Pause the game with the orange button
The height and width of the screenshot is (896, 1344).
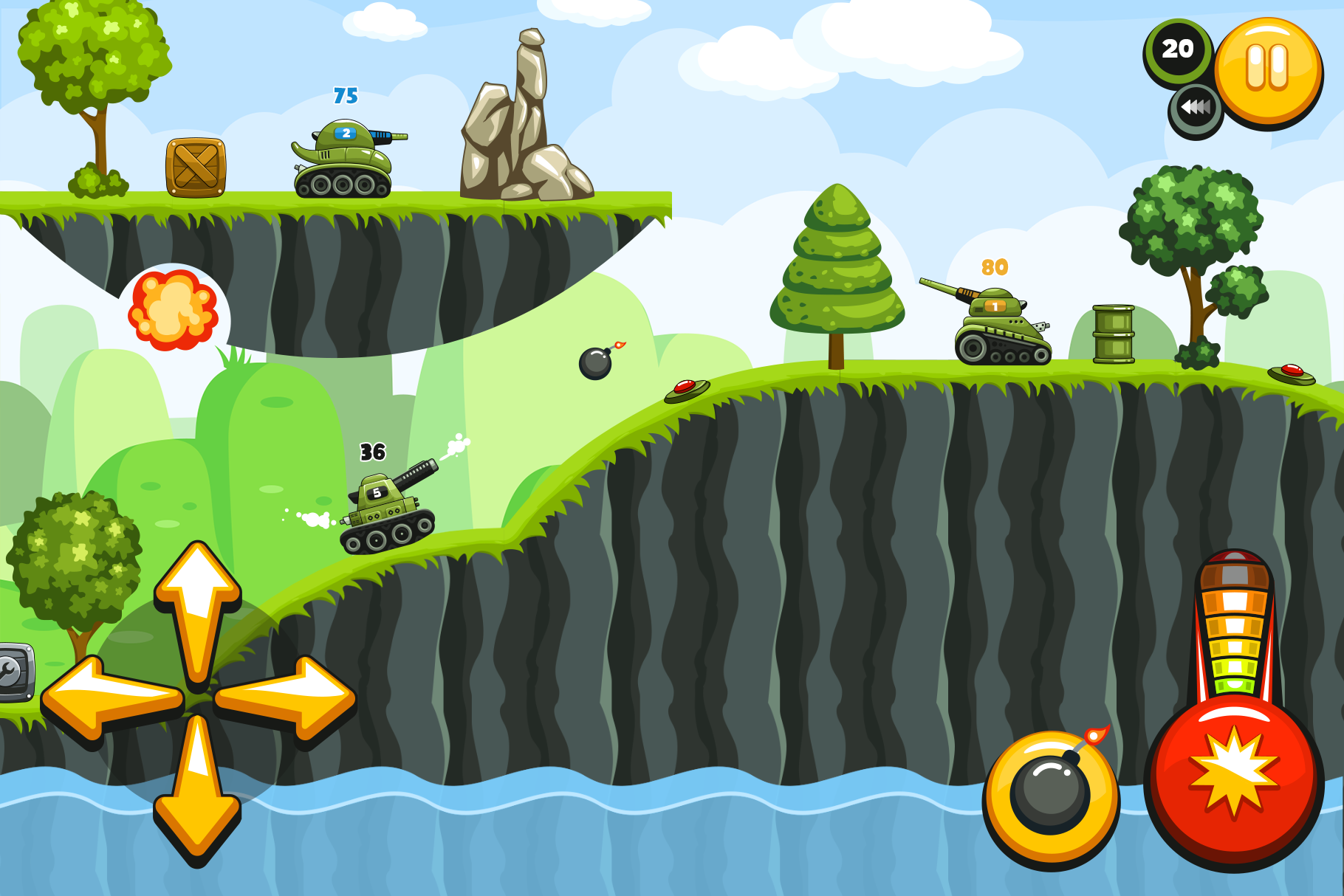click(1267, 71)
